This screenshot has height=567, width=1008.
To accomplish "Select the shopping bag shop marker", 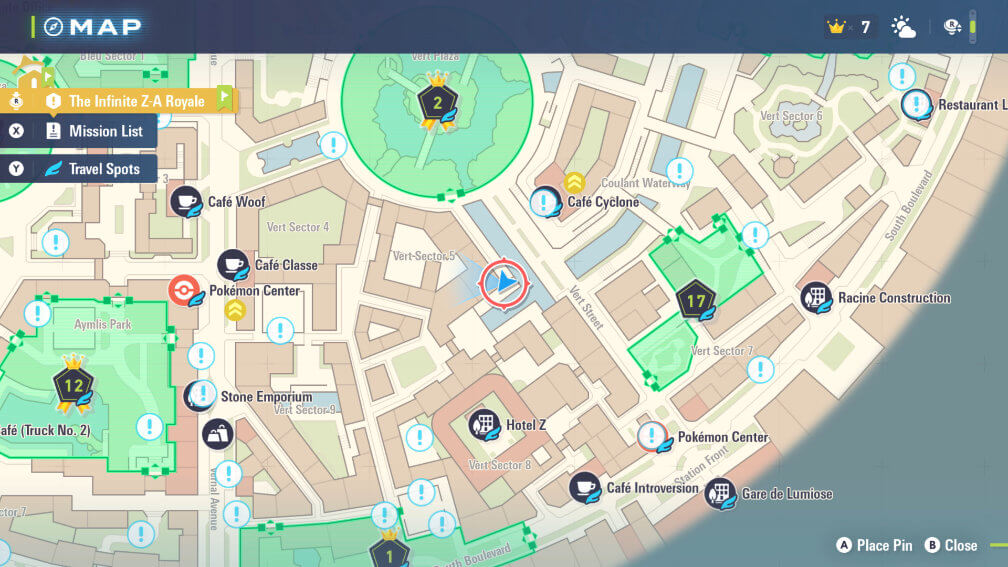I will (217, 434).
